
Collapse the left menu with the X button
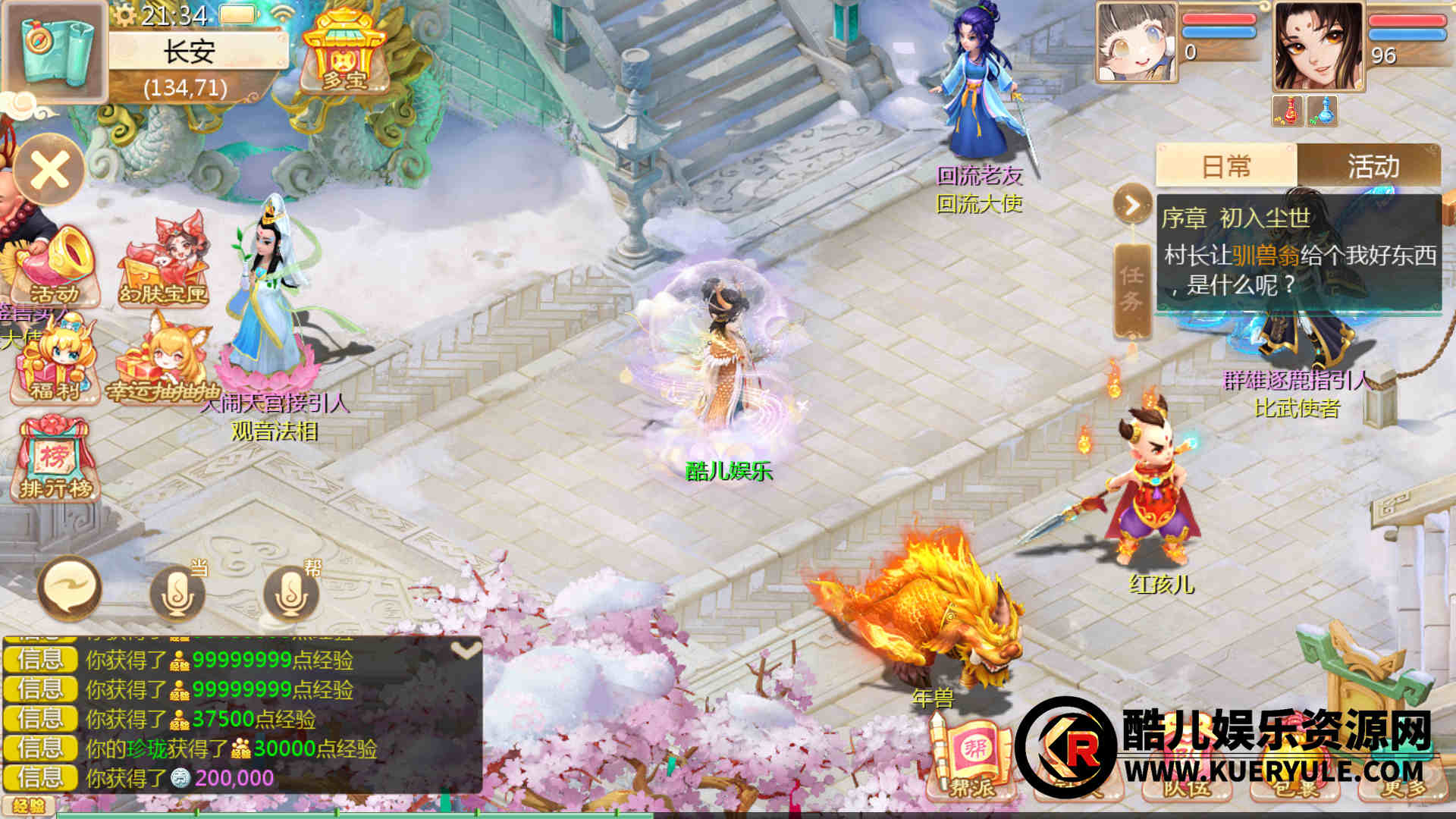point(50,170)
